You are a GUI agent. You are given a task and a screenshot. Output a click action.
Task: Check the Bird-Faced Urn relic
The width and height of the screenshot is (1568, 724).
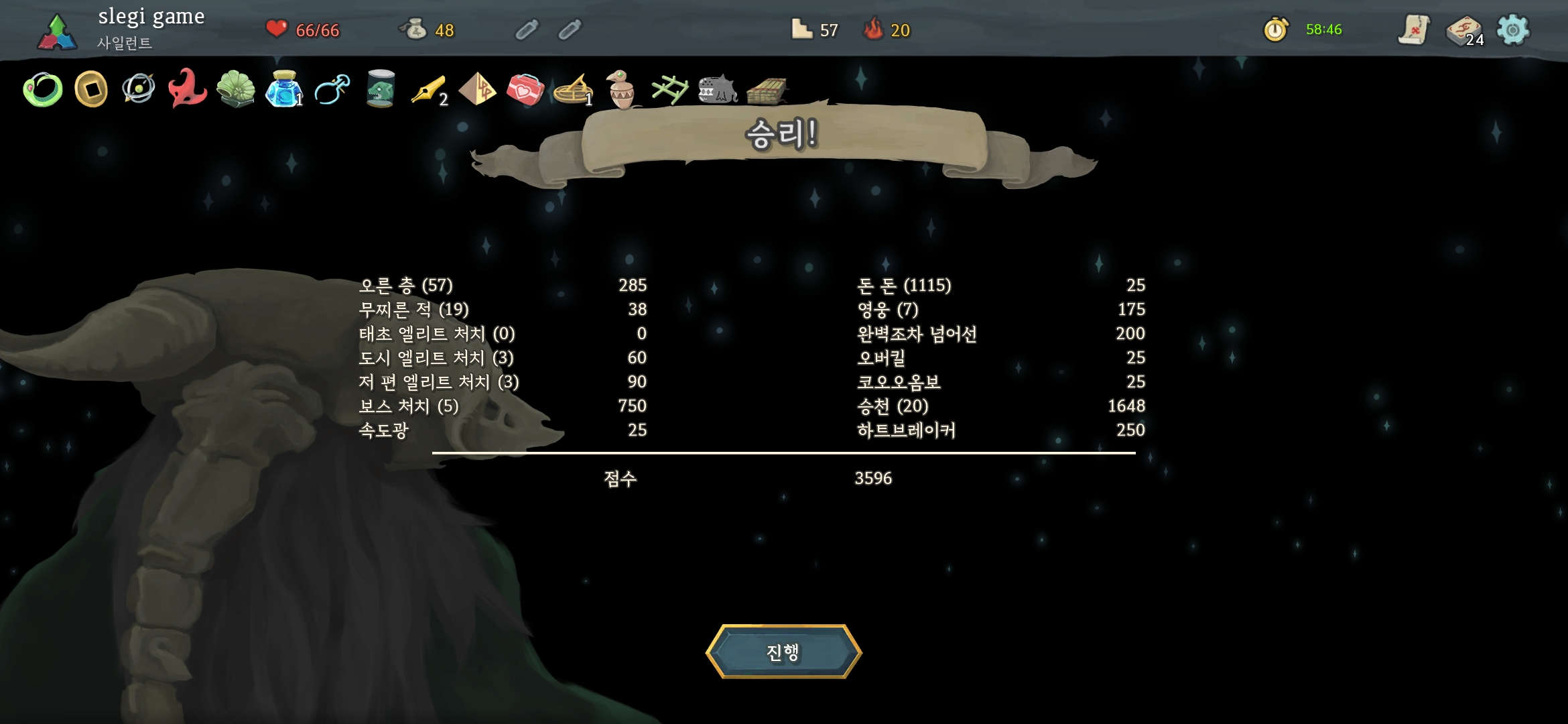(x=622, y=89)
